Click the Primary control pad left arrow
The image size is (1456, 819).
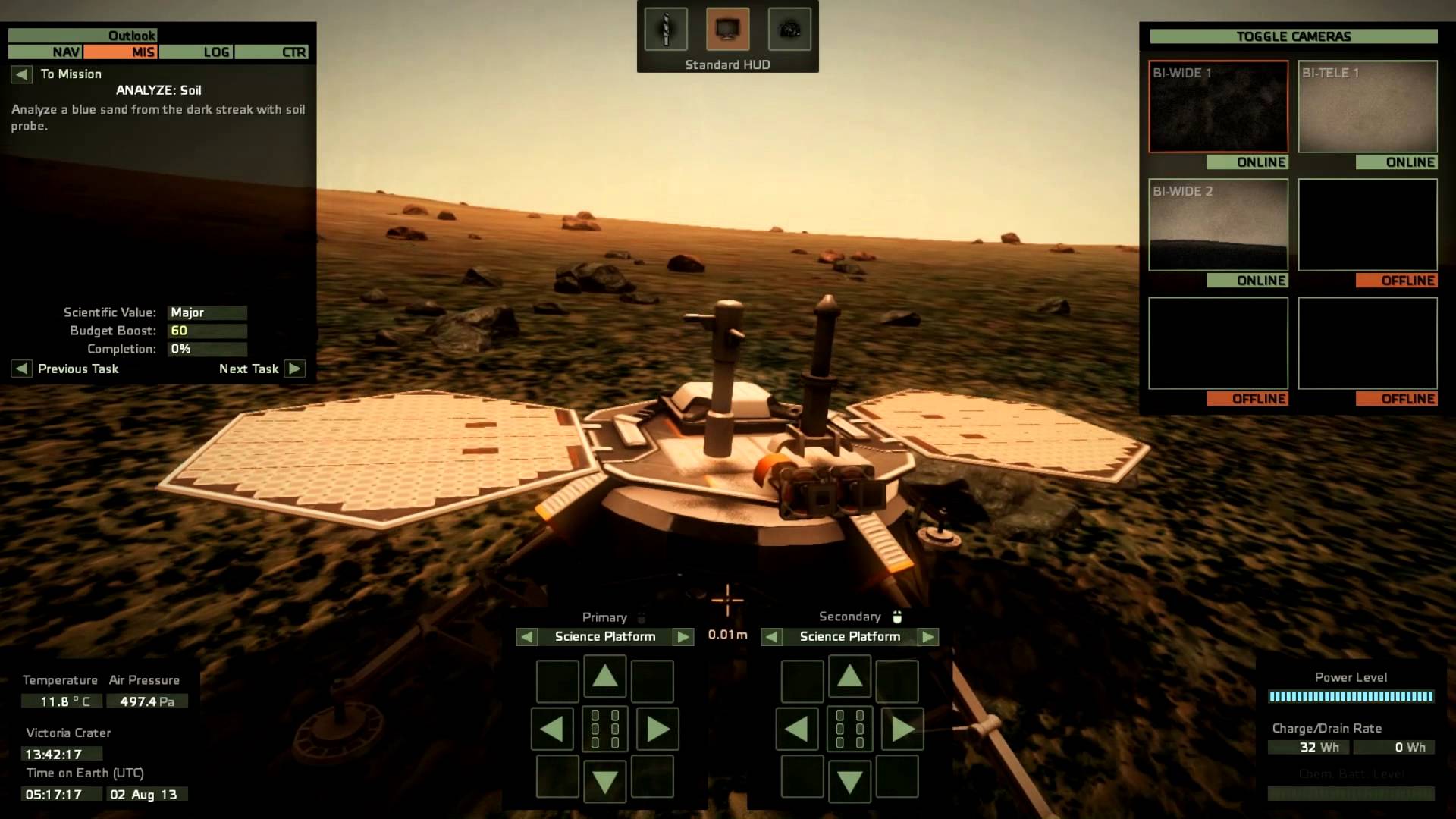coord(552,730)
